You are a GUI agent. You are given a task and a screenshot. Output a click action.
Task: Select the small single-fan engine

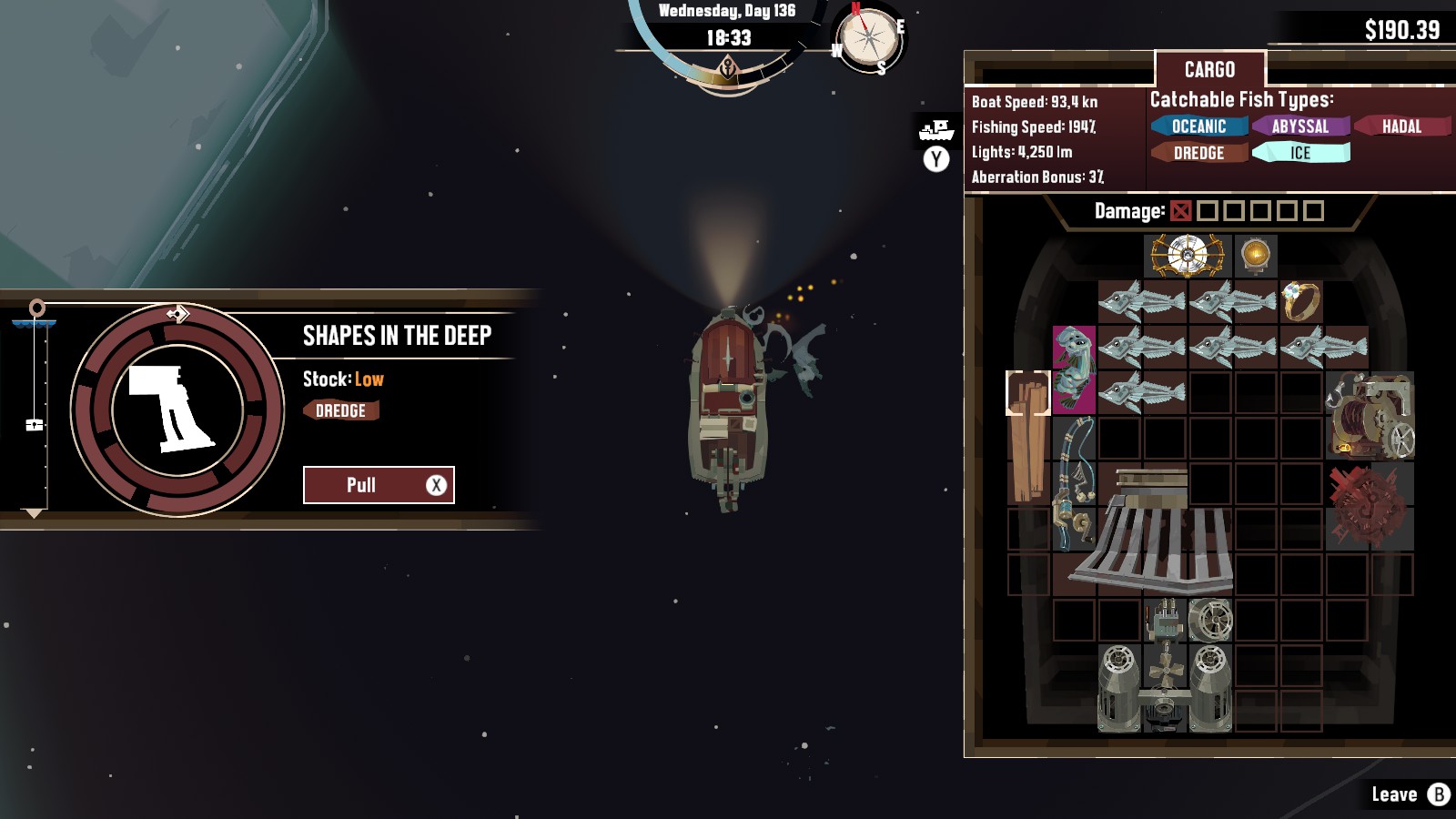tap(1210, 621)
